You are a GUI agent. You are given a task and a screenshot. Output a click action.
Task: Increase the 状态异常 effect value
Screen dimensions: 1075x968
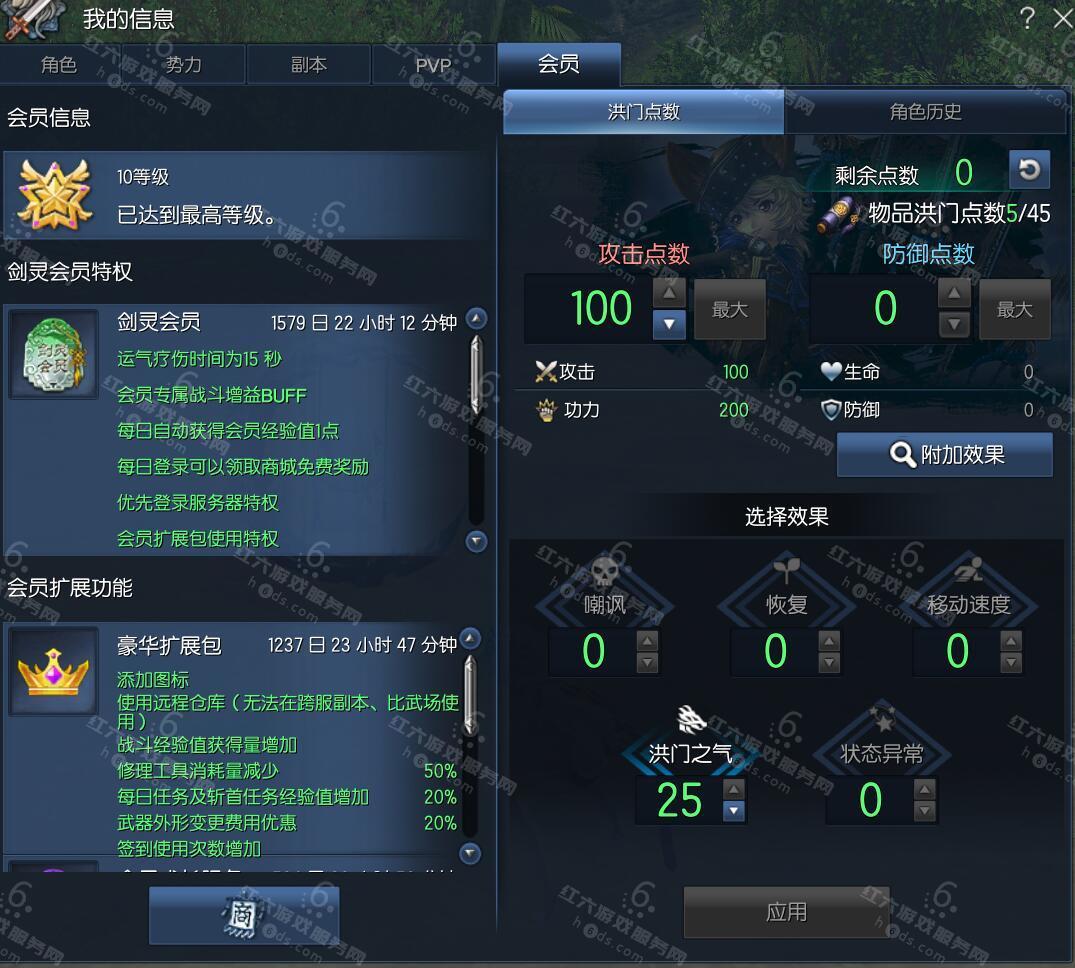[924, 789]
